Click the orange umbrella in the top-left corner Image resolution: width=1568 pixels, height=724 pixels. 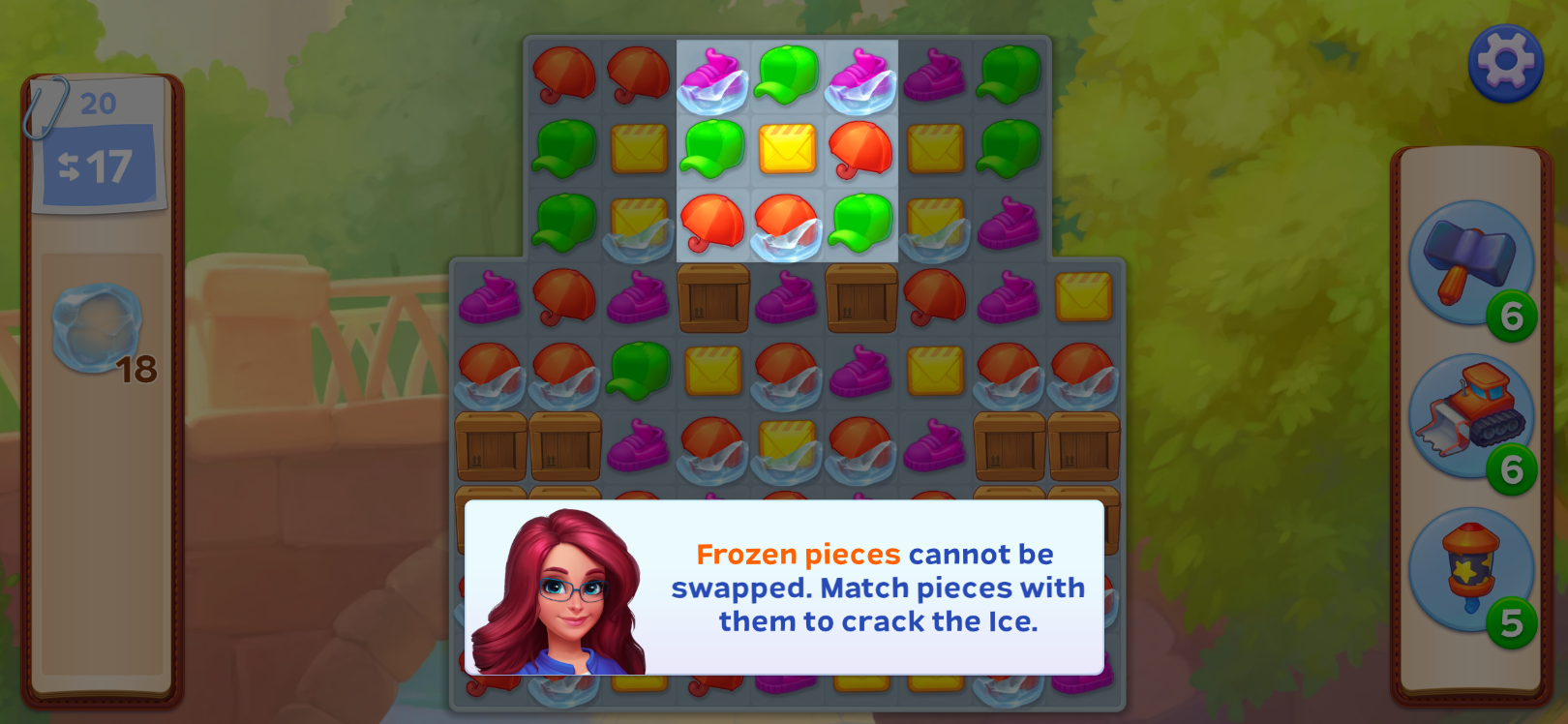pyautogui.click(x=567, y=75)
